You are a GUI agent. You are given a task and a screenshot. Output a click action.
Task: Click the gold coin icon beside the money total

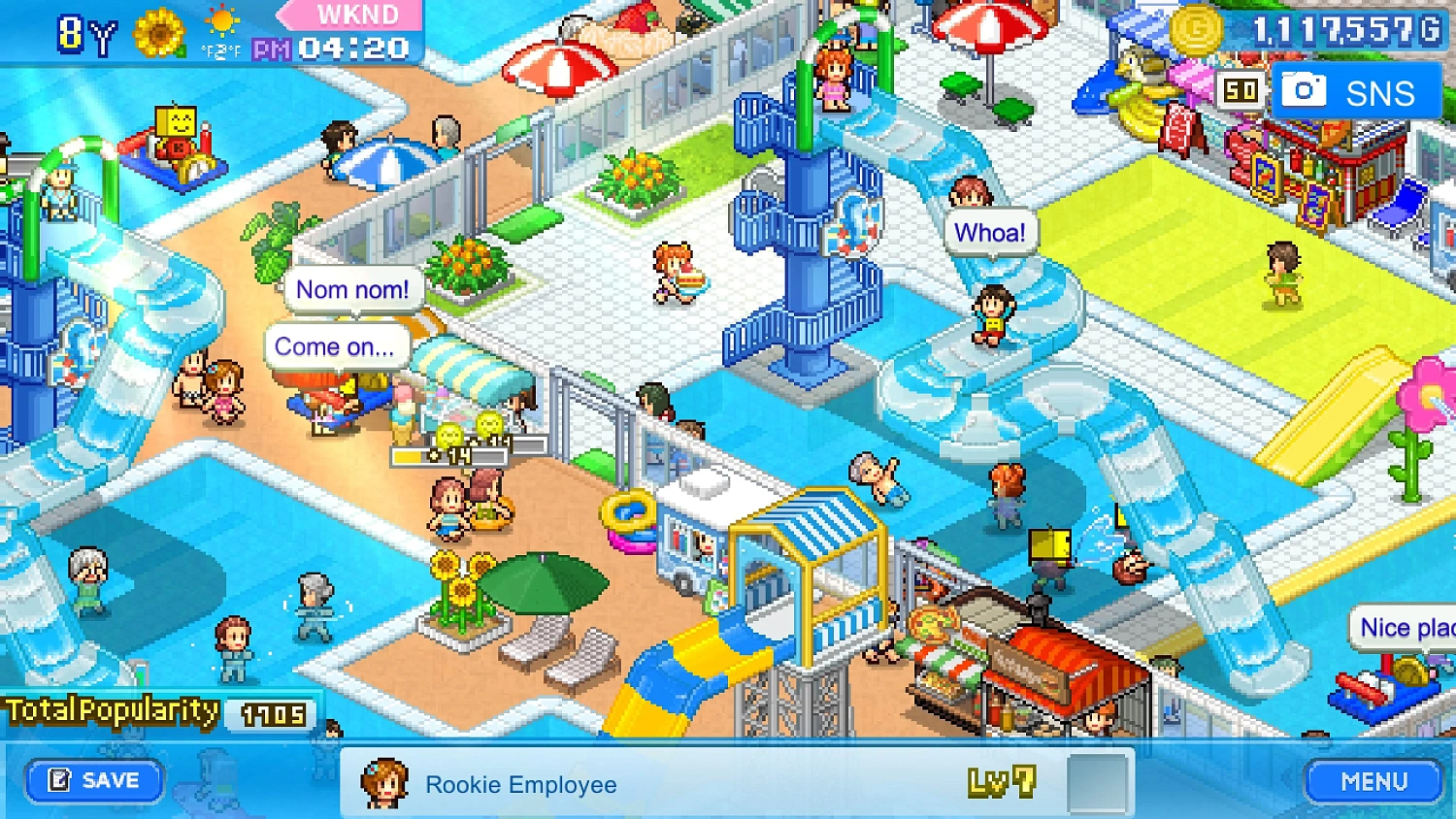click(x=1199, y=30)
